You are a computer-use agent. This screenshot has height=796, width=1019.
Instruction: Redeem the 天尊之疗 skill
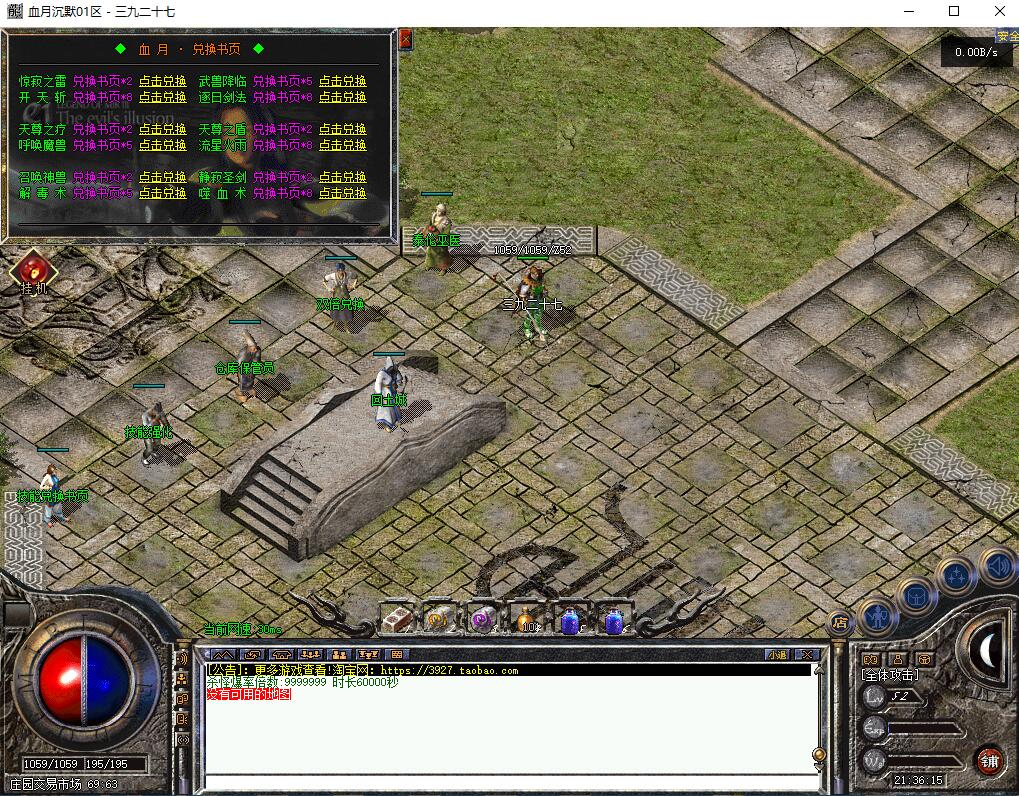(x=162, y=129)
